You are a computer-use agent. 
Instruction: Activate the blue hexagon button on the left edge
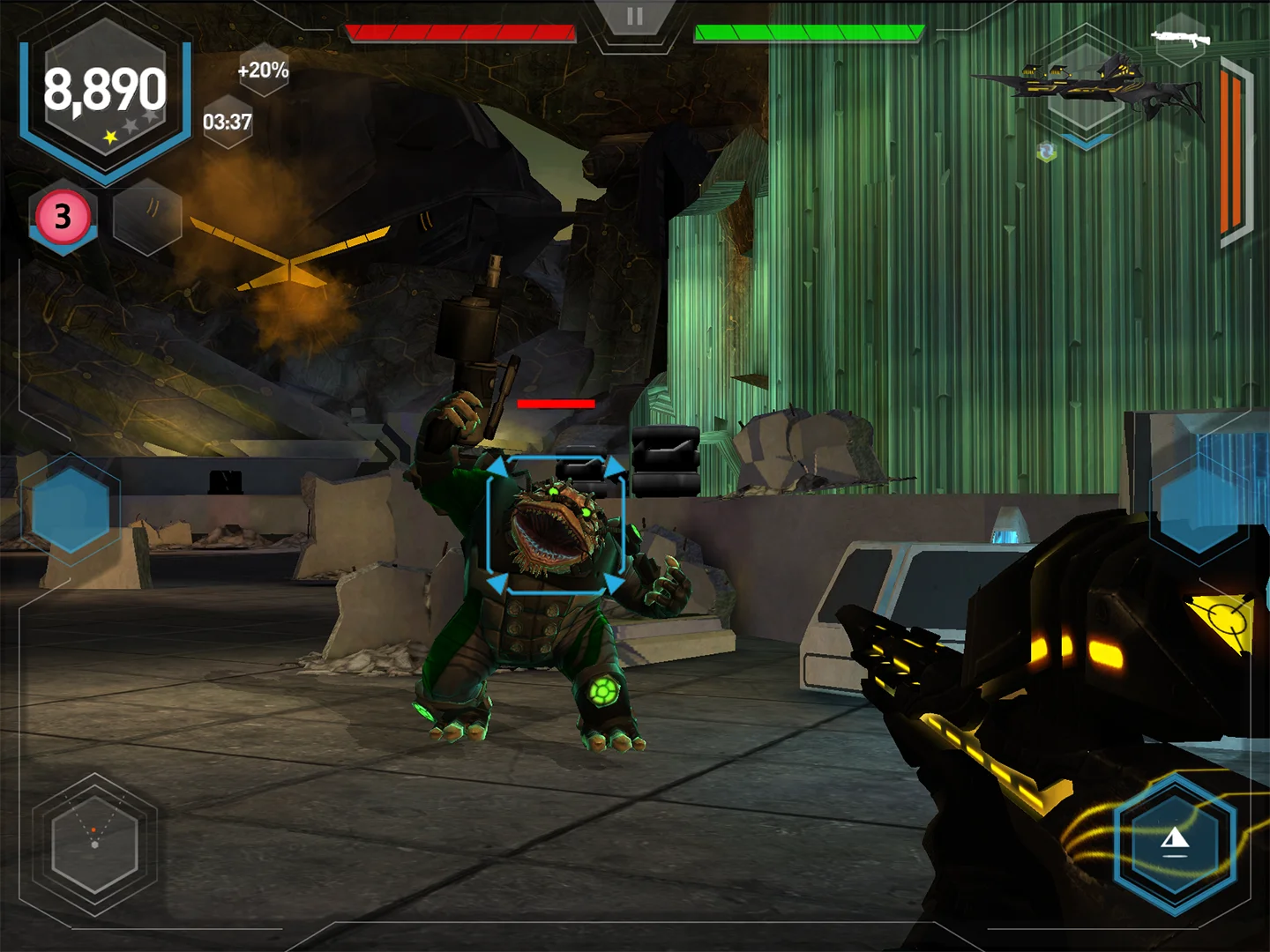(x=70, y=510)
